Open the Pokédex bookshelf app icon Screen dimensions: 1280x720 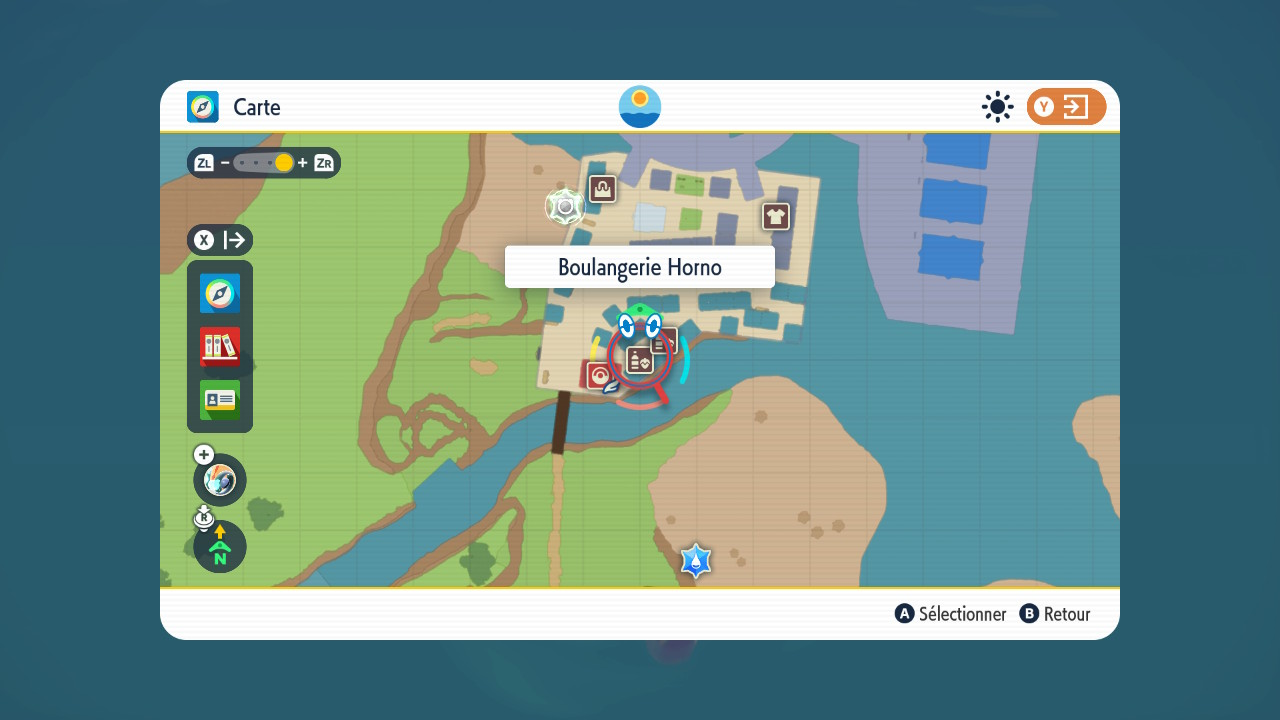coord(220,347)
